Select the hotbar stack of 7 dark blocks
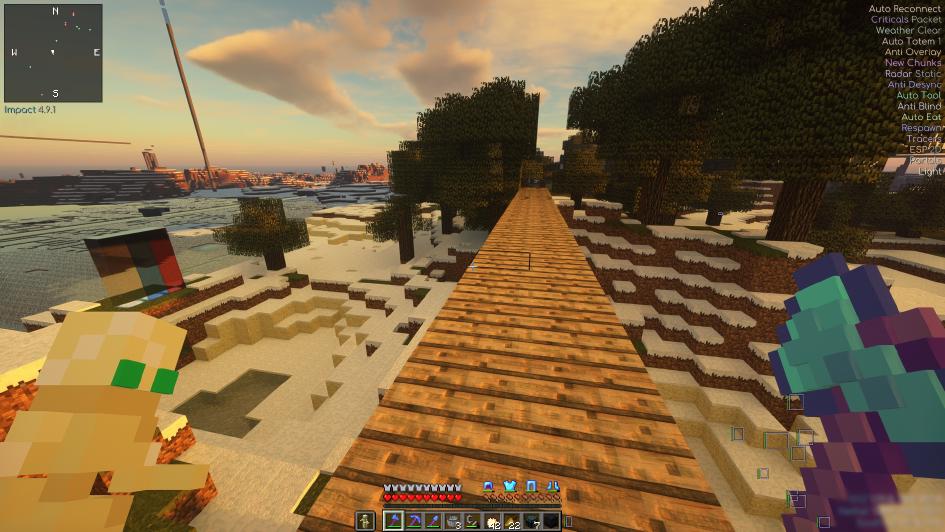The image size is (945, 532). point(532,521)
